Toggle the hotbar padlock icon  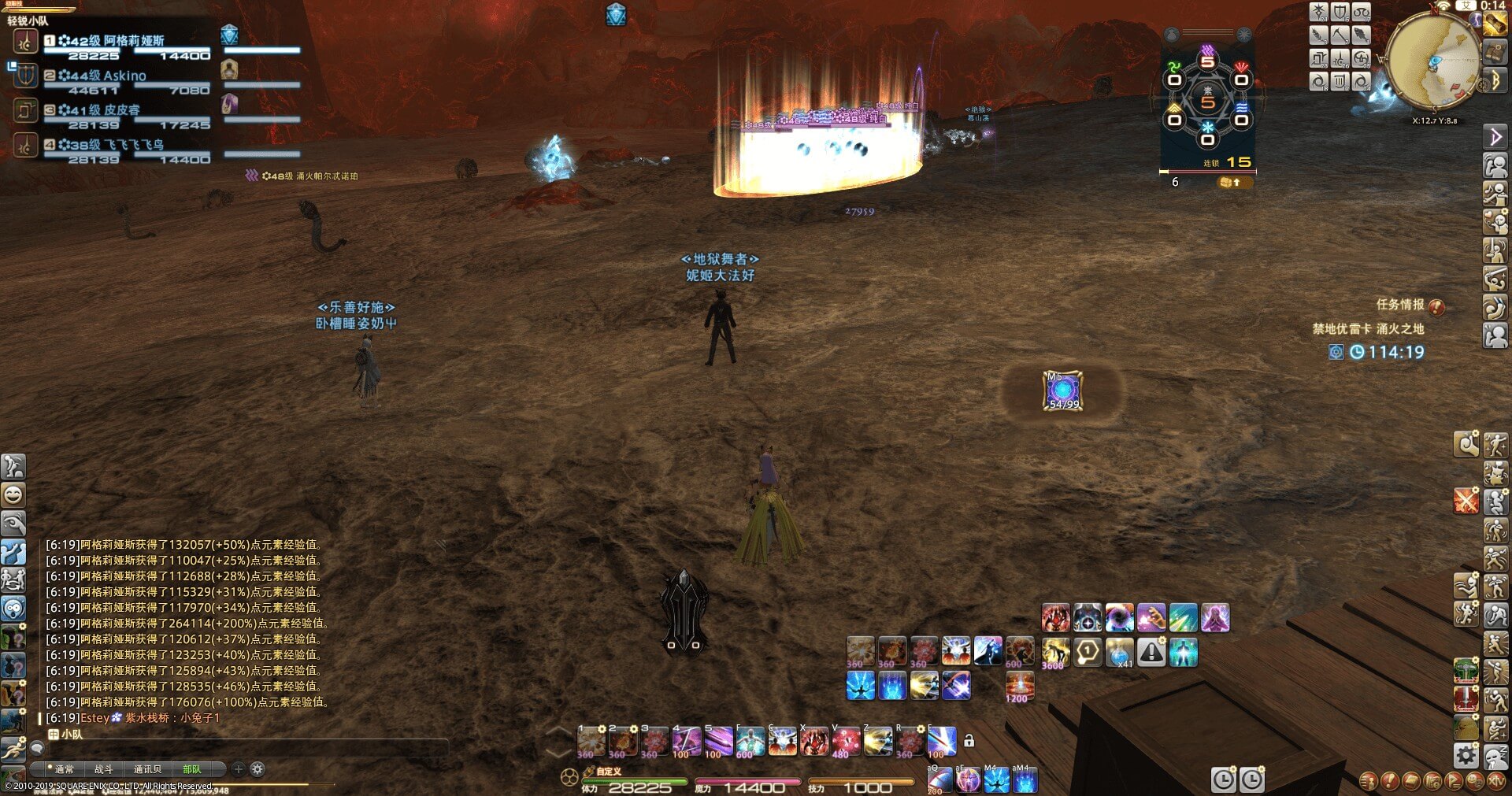pyautogui.click(x=969, y=741)
